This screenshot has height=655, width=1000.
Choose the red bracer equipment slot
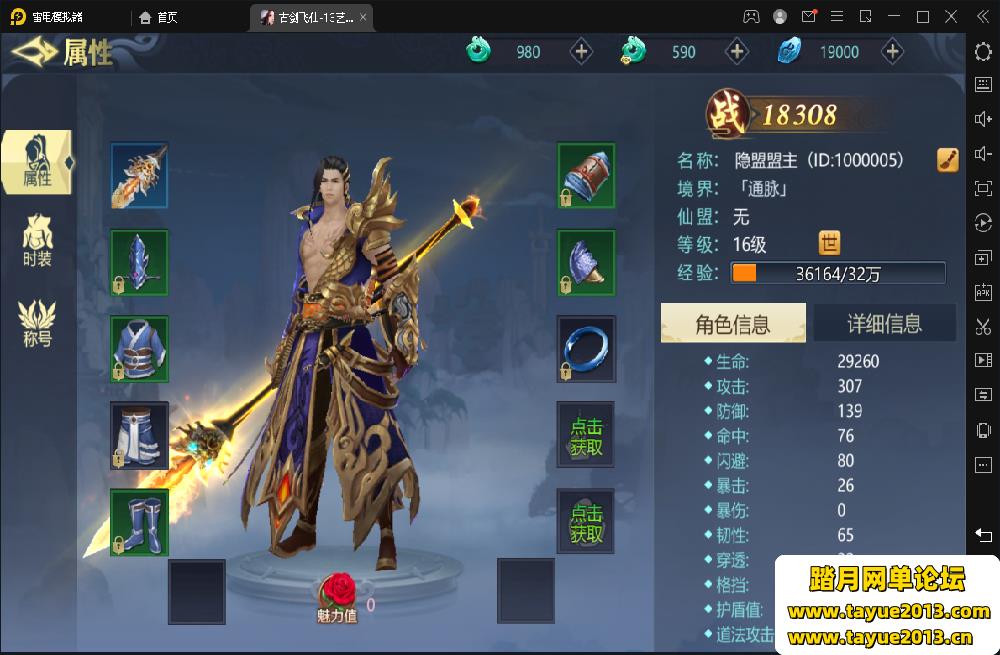[586, 176]
